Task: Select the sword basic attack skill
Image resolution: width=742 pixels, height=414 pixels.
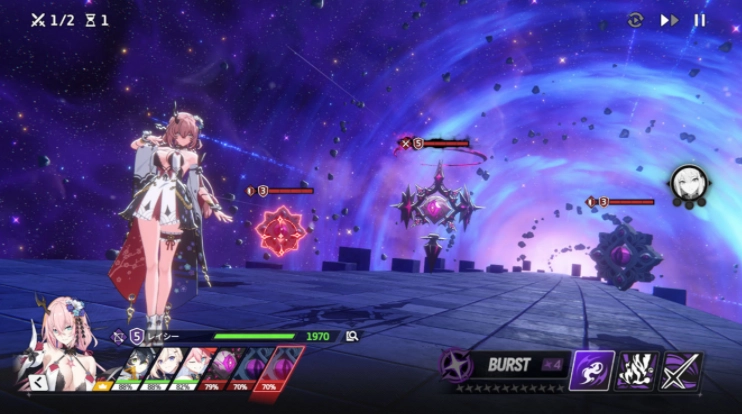Action: point(683,371)
